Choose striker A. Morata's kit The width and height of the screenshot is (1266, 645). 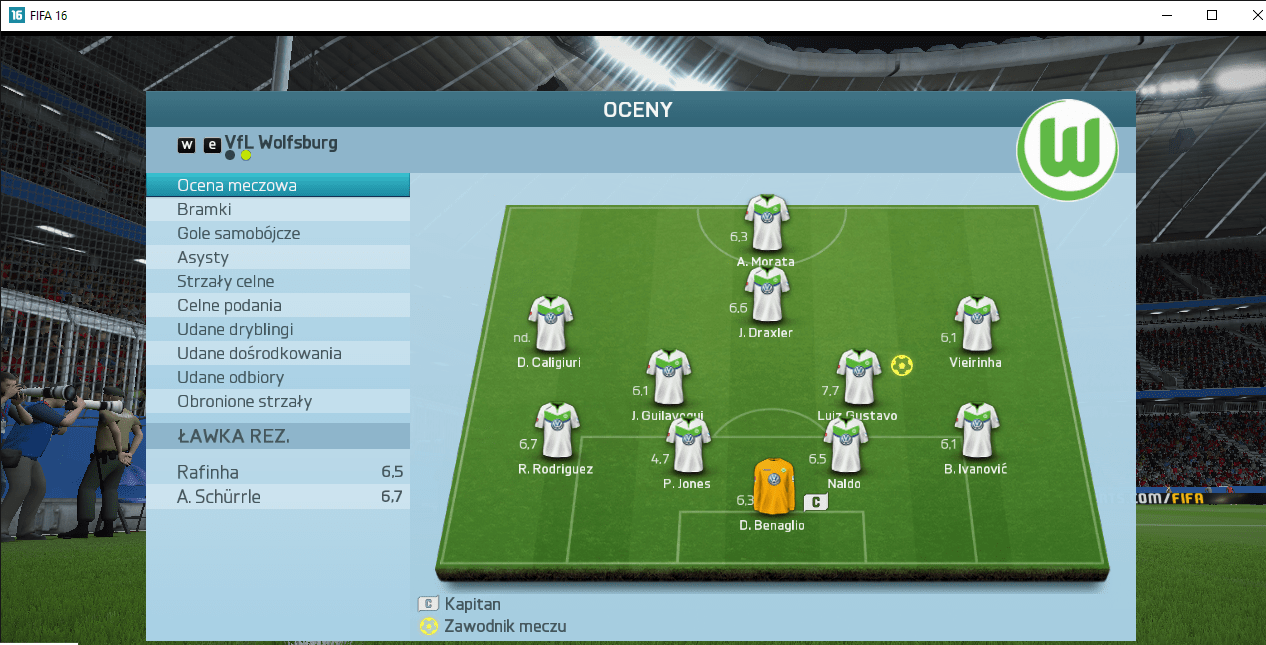[x=767, y=223]
